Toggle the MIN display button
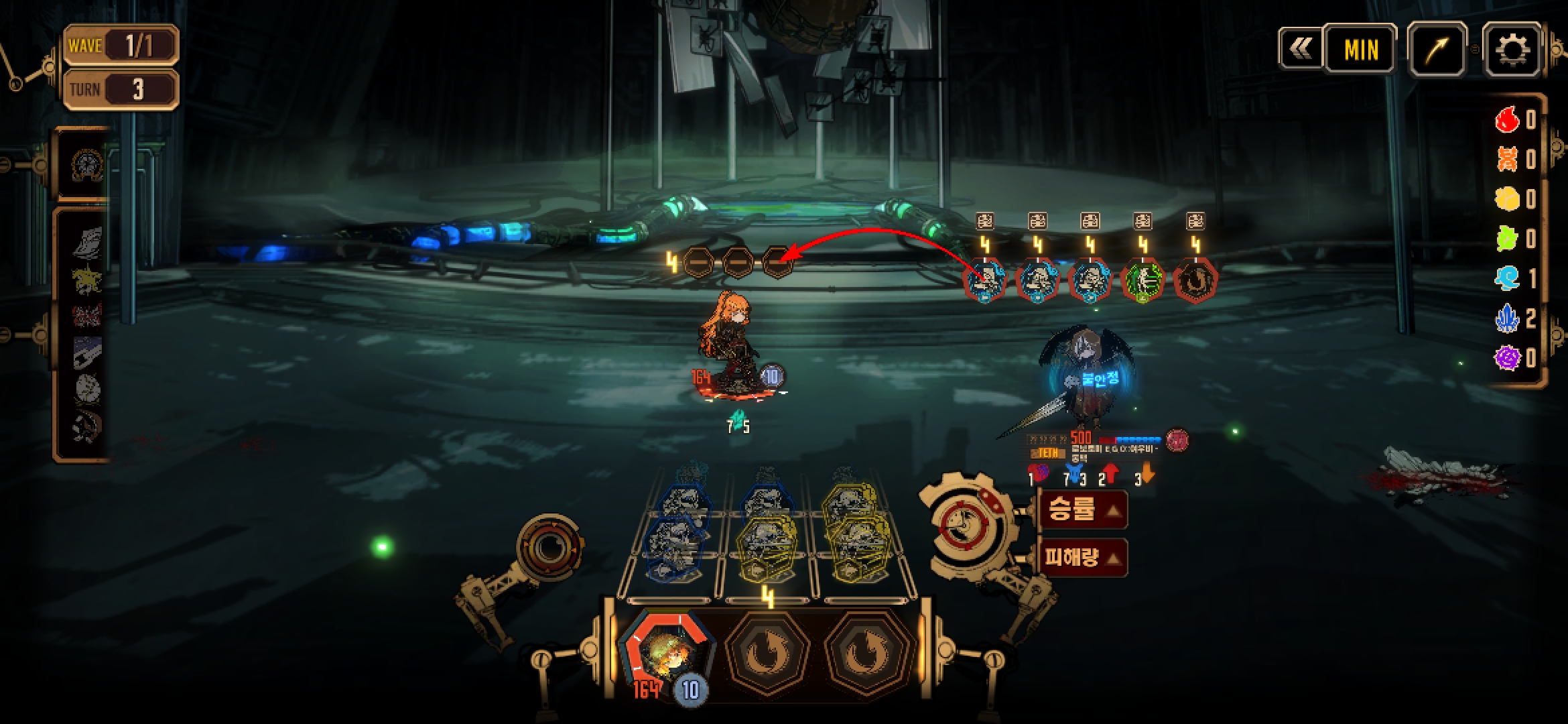 pyautogui.click(x=1360, y=49)
